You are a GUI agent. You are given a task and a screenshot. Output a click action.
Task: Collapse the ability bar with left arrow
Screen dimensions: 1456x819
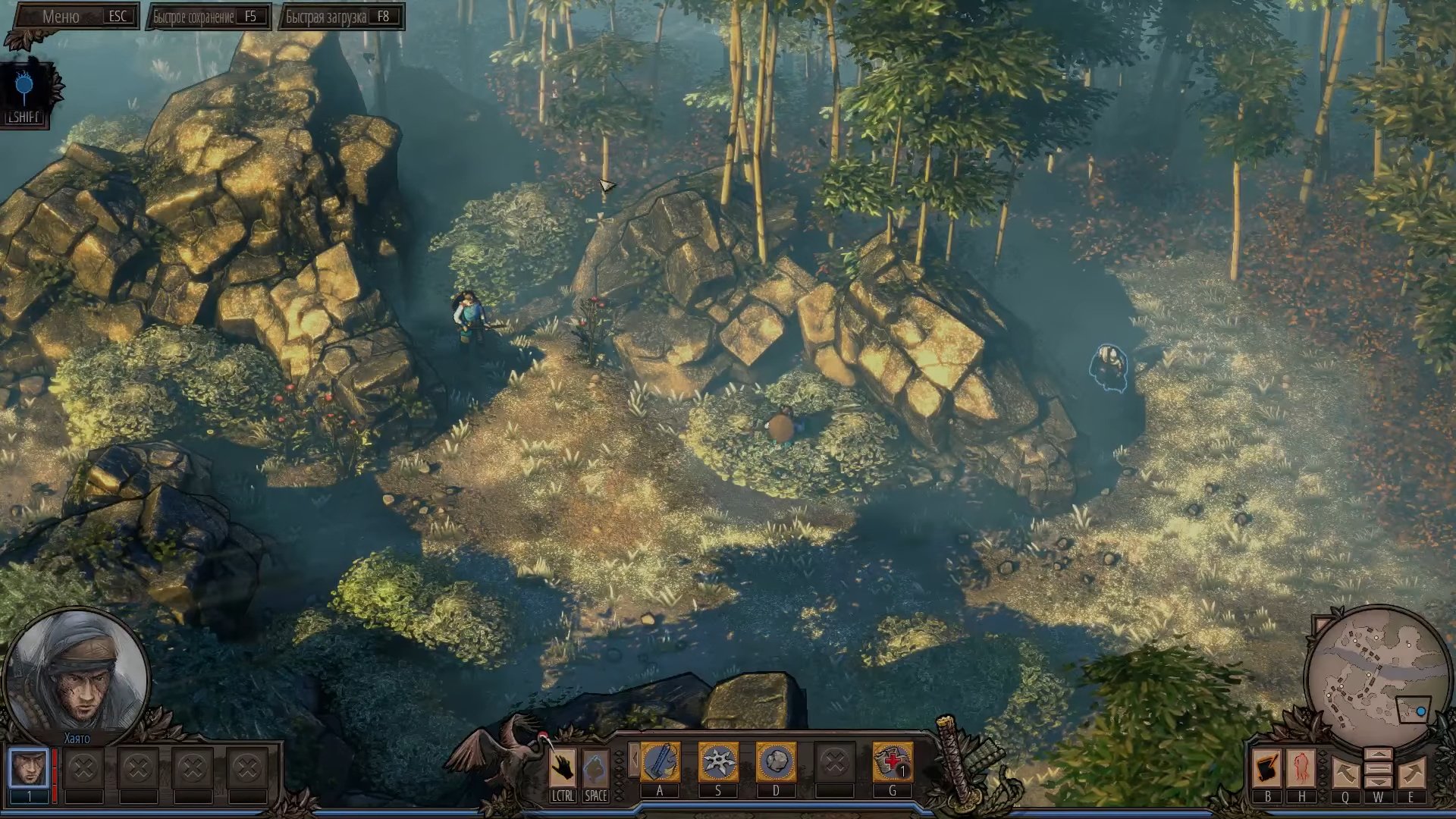tap(633, 759)
